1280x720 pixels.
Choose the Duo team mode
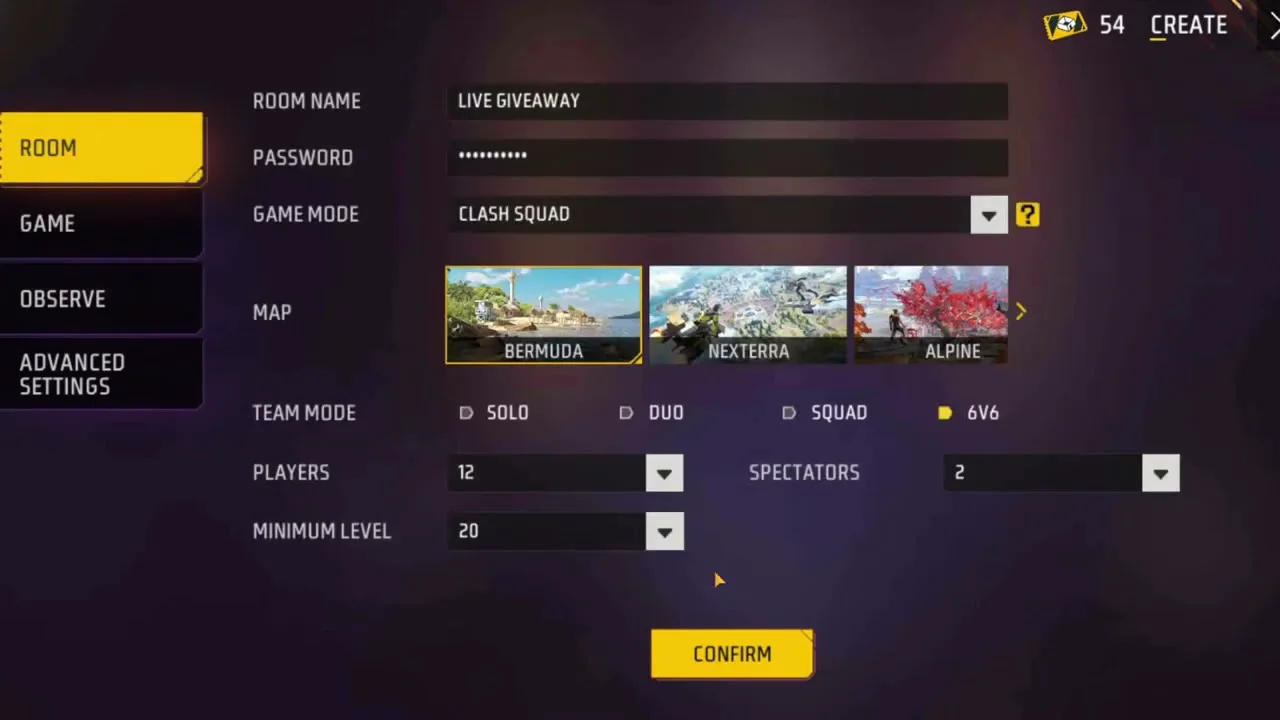tap(627, 413)
